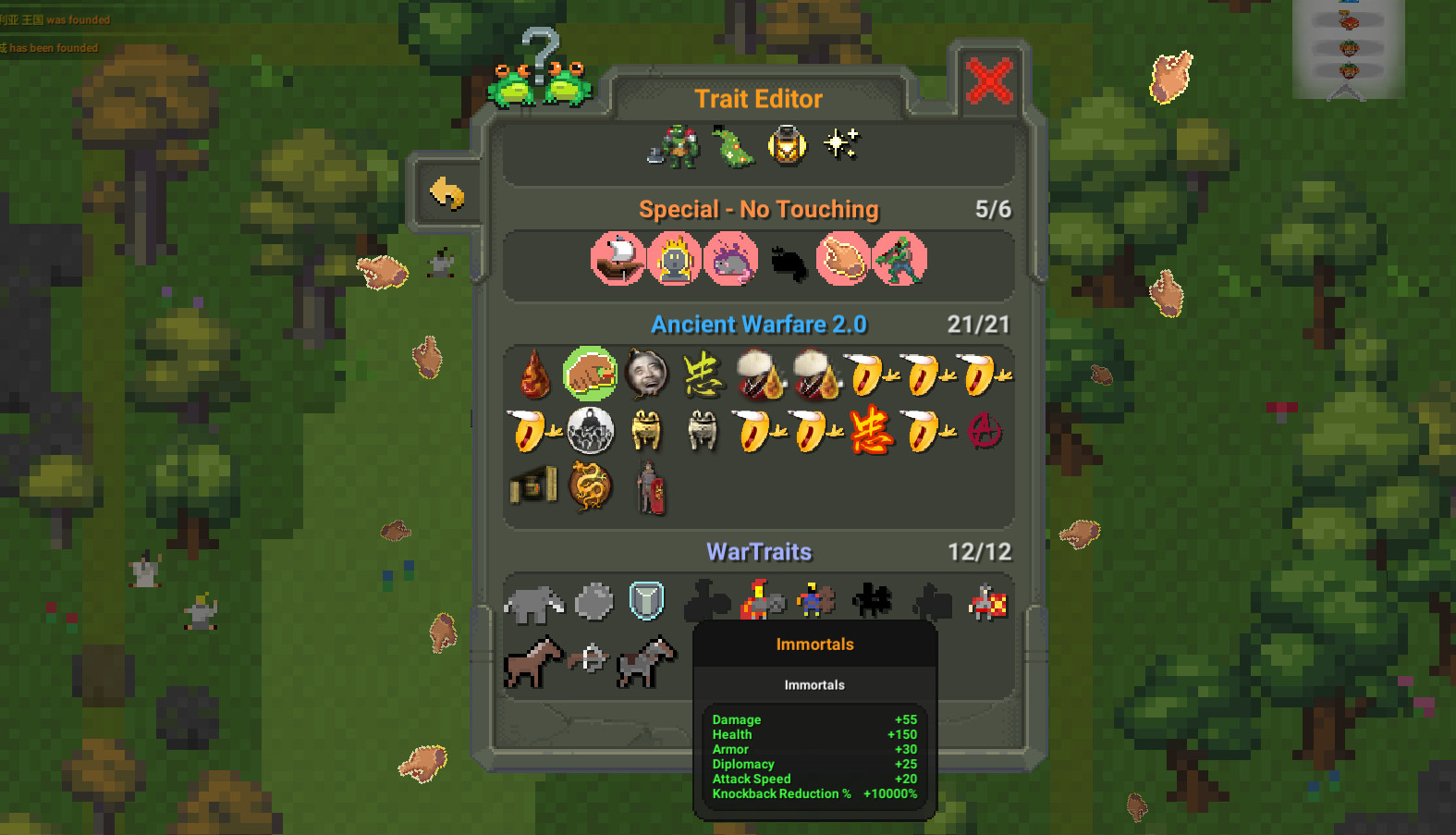Collapse the Special - No Touching section
The height and width of the screenshot is (835, 1456).
[x=758, y=209]
